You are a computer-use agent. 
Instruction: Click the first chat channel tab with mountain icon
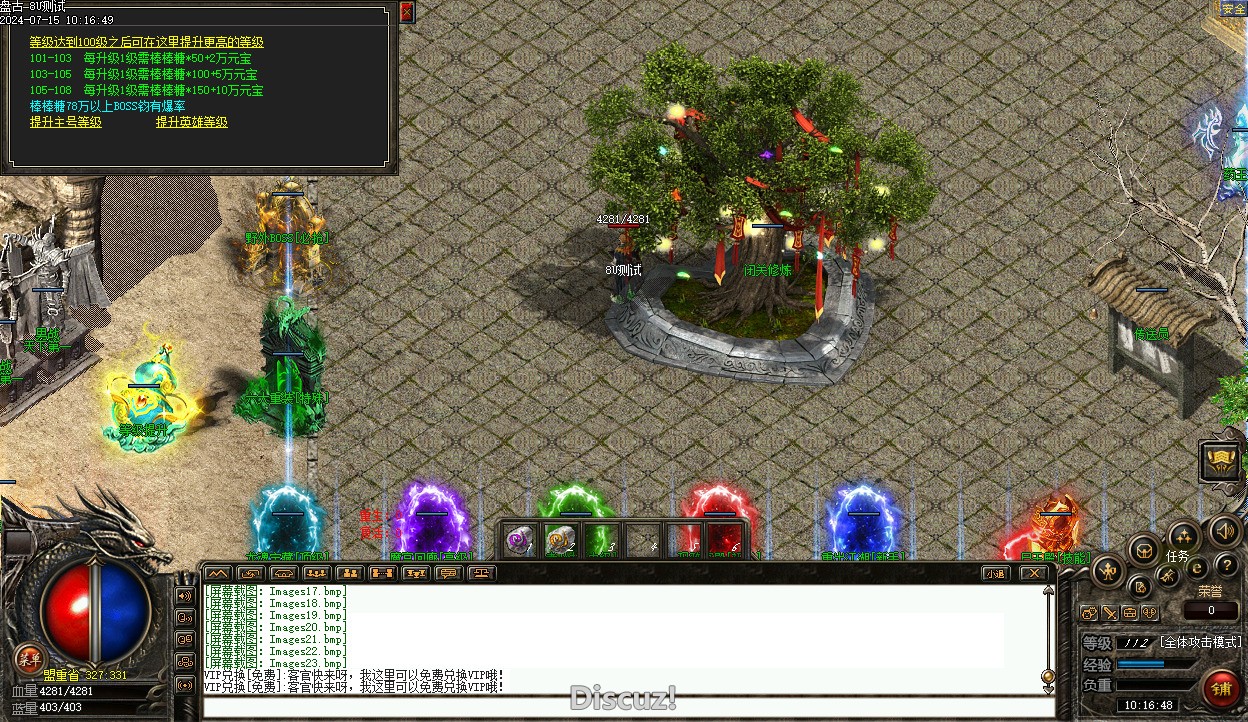(x=217, y=573)
